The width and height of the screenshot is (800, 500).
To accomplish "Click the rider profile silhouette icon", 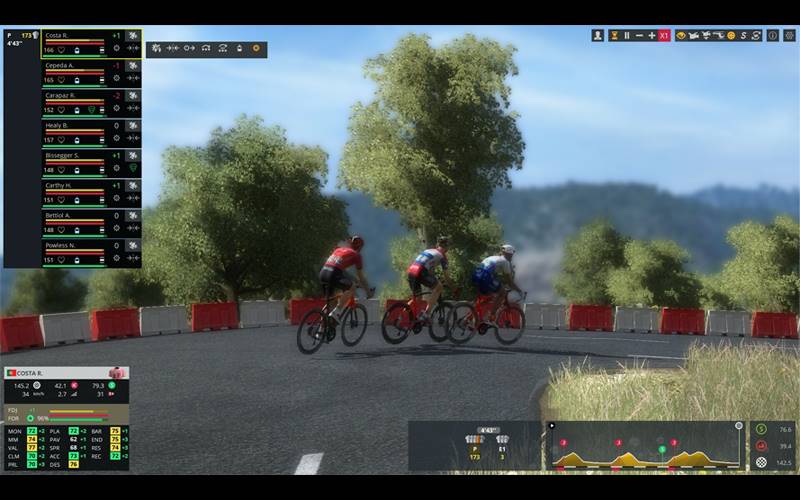I will pos(598,35).
